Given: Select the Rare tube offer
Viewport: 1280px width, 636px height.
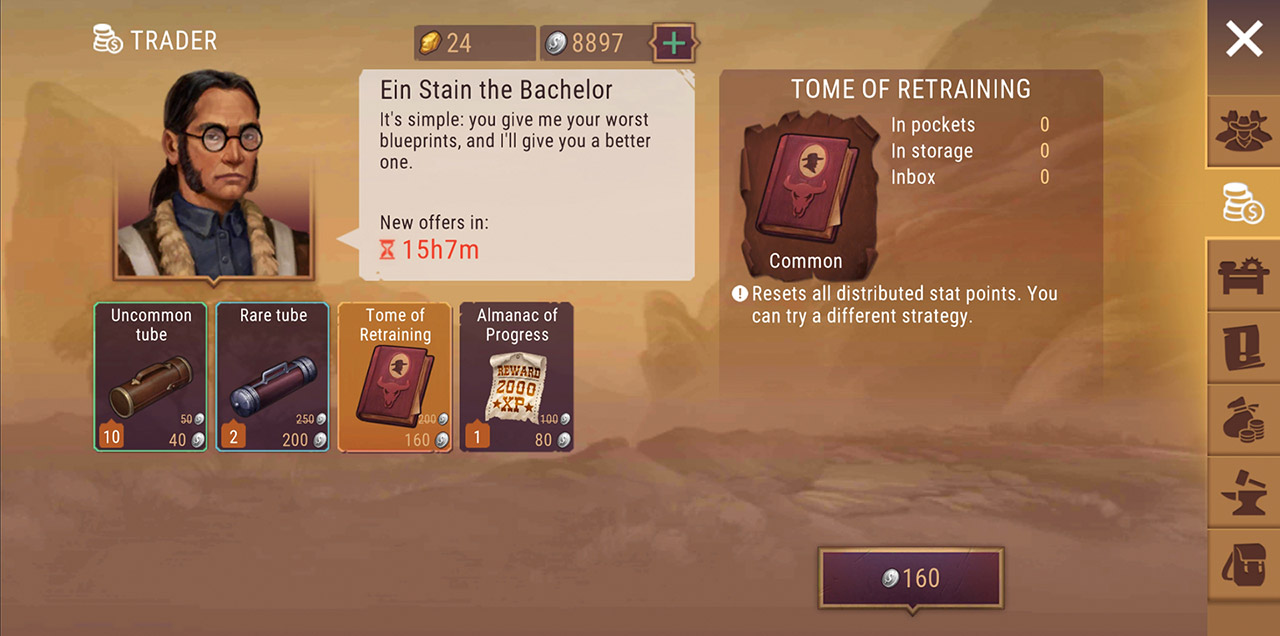Looking at the screenshot, I should pyautogui.click(x=273, y=377).
